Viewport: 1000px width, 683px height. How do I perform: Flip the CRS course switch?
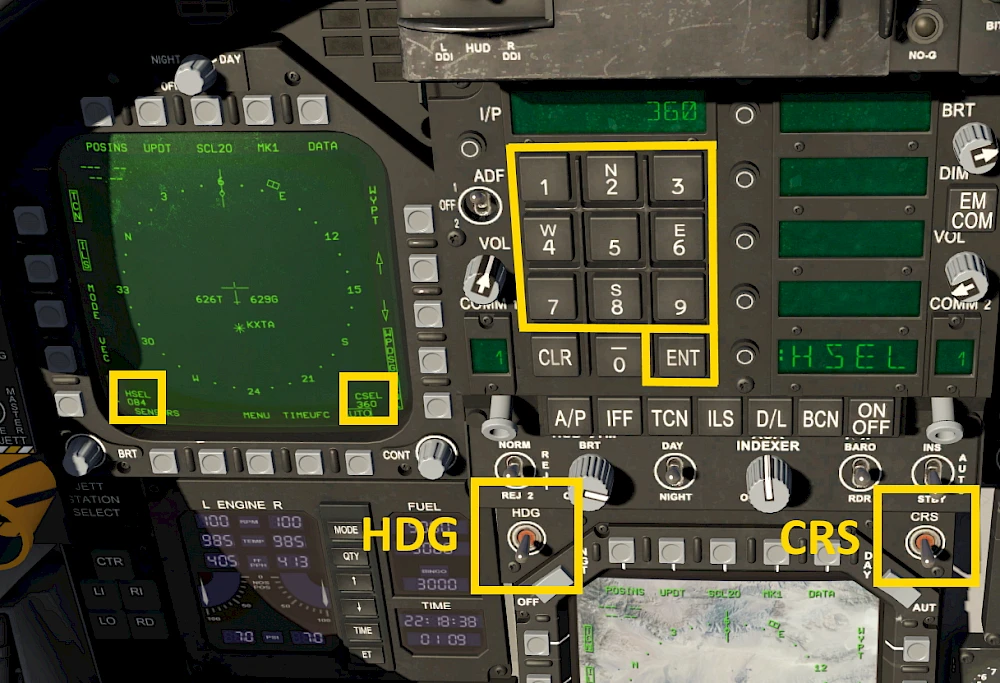(923, 543)
